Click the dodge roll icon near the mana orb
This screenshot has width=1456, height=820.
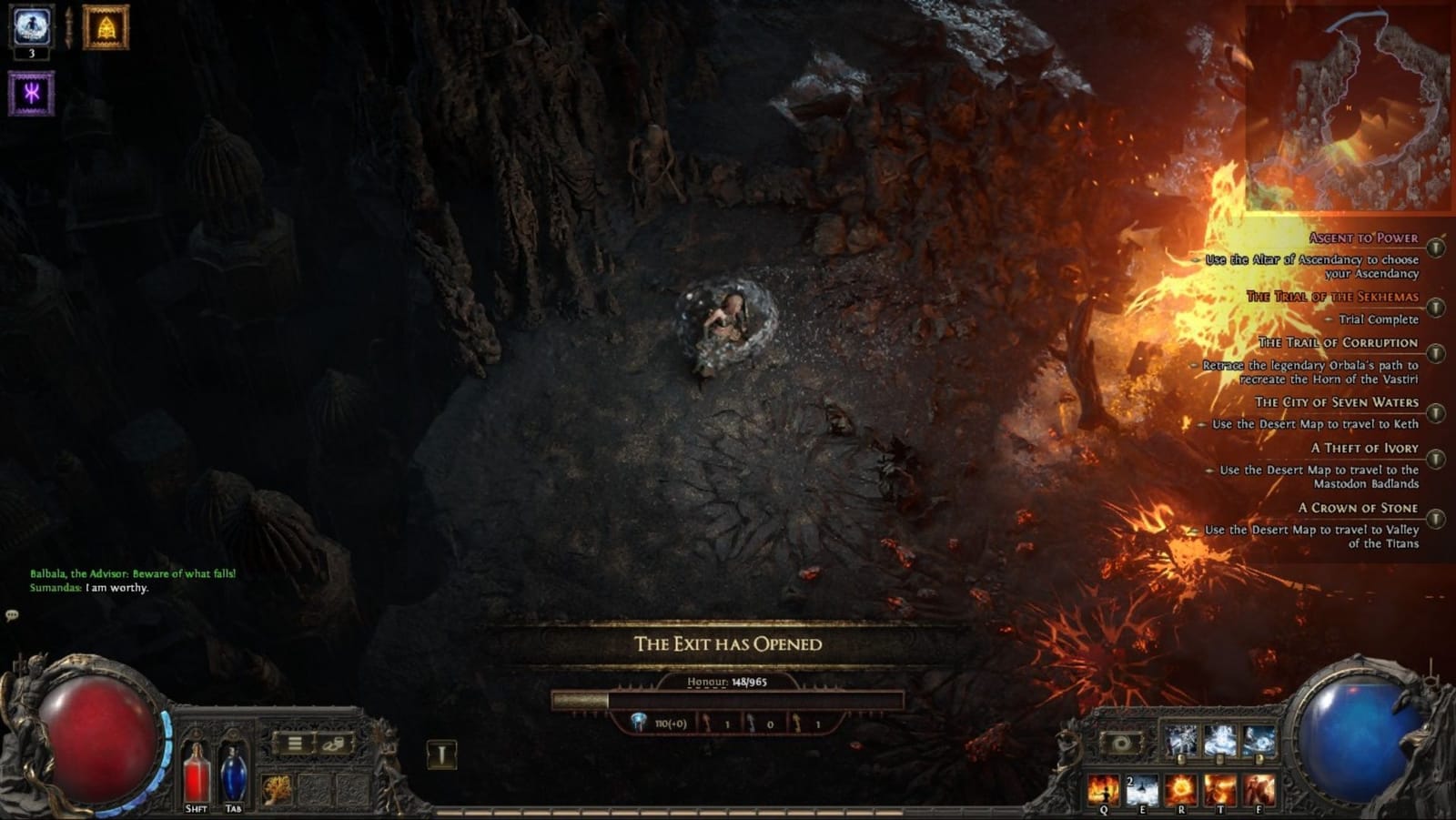click(1121, 744)
